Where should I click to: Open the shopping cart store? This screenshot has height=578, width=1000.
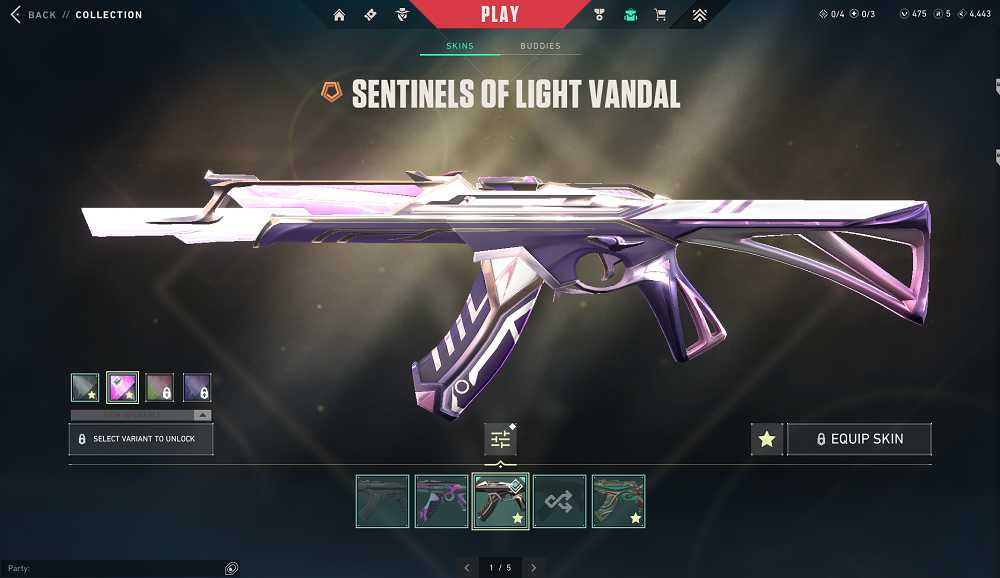(x=660, y=15)
